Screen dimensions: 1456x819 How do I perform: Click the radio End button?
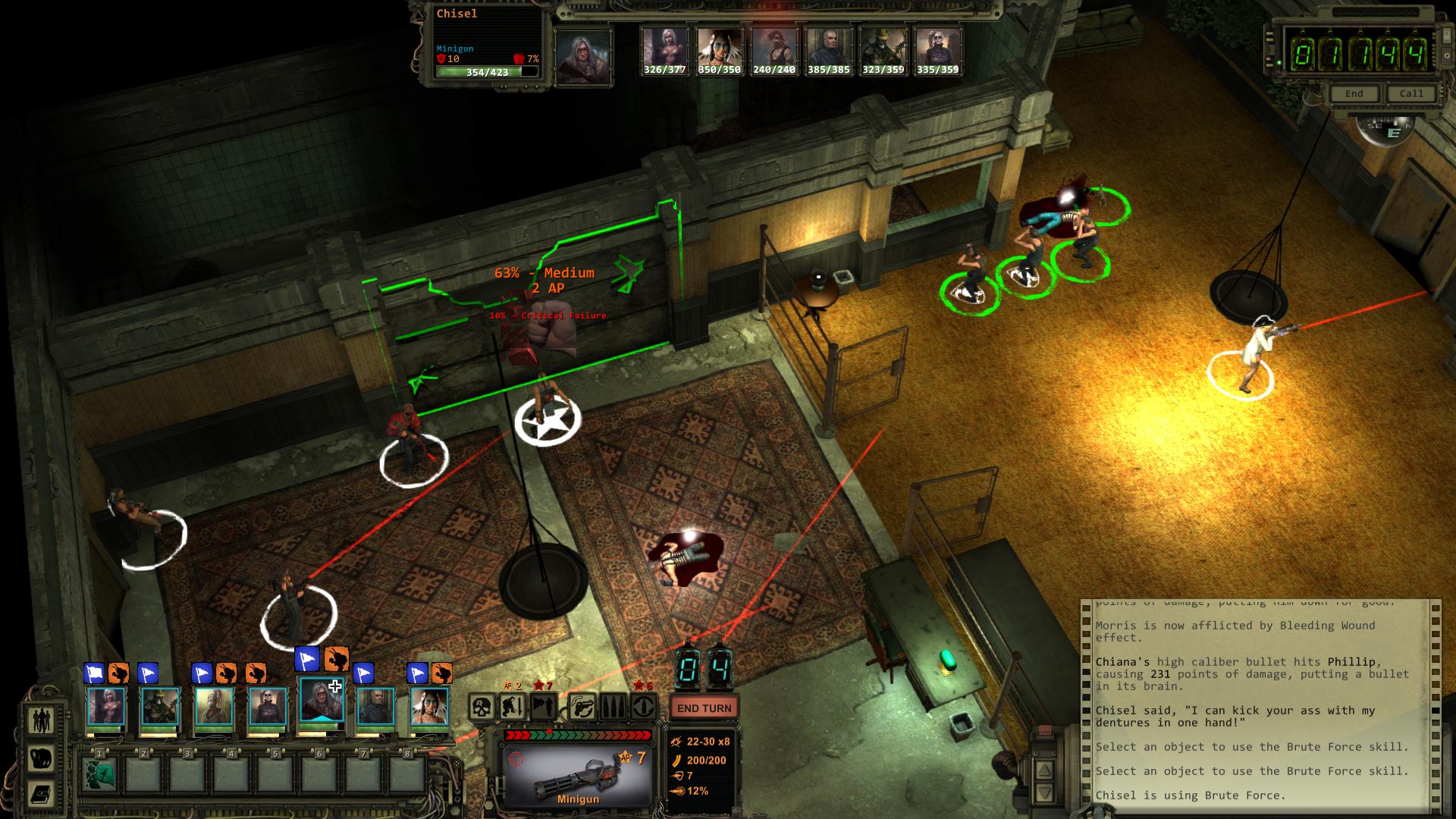pyautogui.click(x=1354, y=93)
